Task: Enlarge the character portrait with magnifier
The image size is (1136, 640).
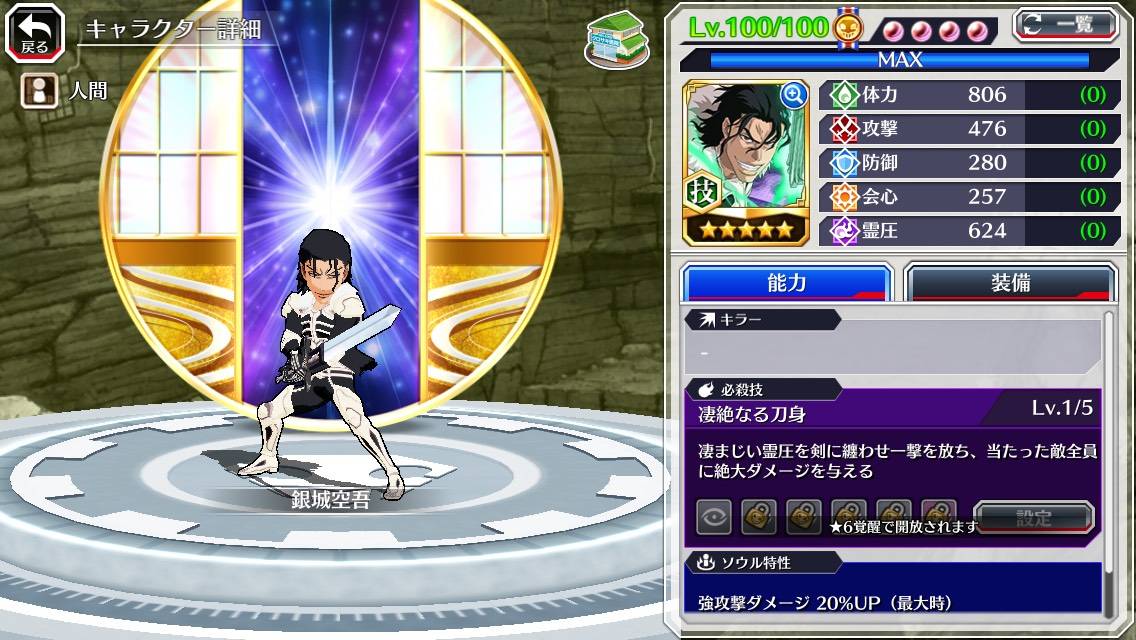Action: tap(794, 96)
